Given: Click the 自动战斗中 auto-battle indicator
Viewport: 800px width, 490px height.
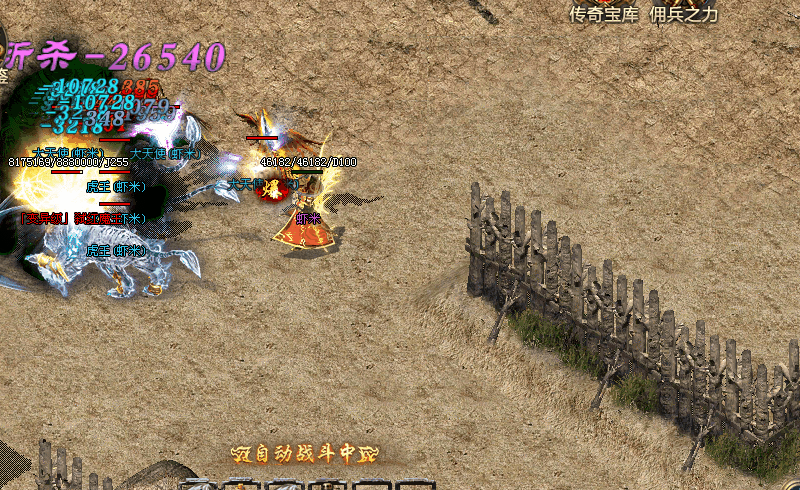Looking at the screenshot, I should pyautogui.click(x=292, y=453).
